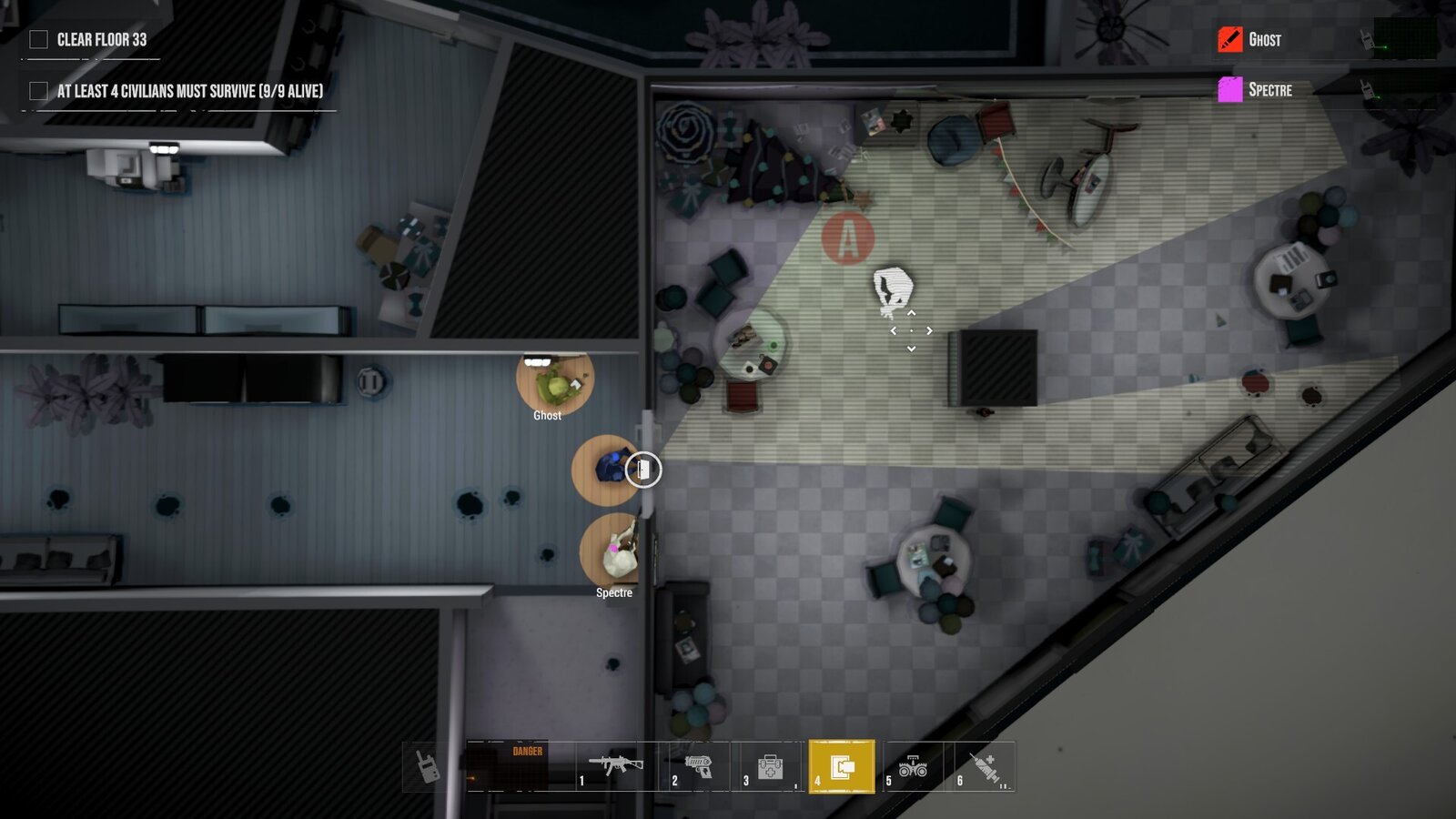
Task: Select the highlighted door camera tool slot
Action: tap(842, 766)
